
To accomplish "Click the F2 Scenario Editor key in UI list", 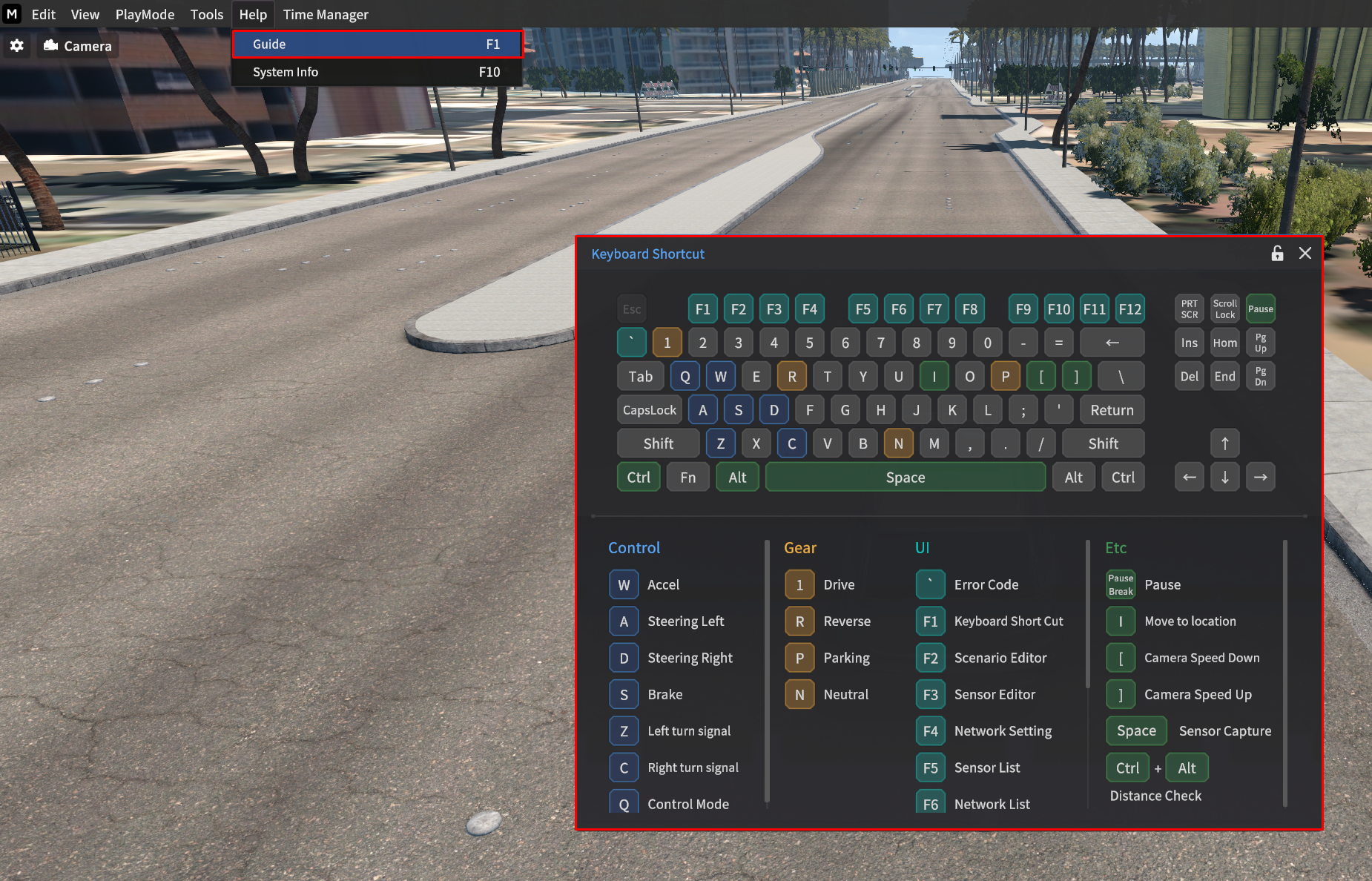I will pyautogui.click(x=930, y=658).
